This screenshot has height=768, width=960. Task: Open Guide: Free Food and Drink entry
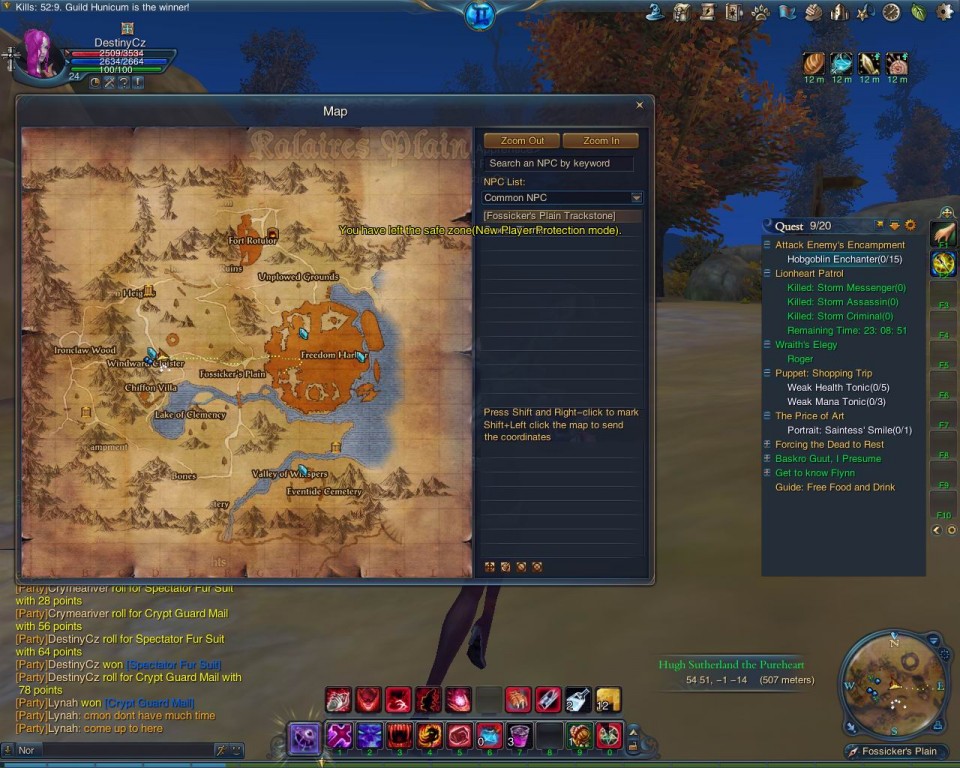(x=834, y=487)
